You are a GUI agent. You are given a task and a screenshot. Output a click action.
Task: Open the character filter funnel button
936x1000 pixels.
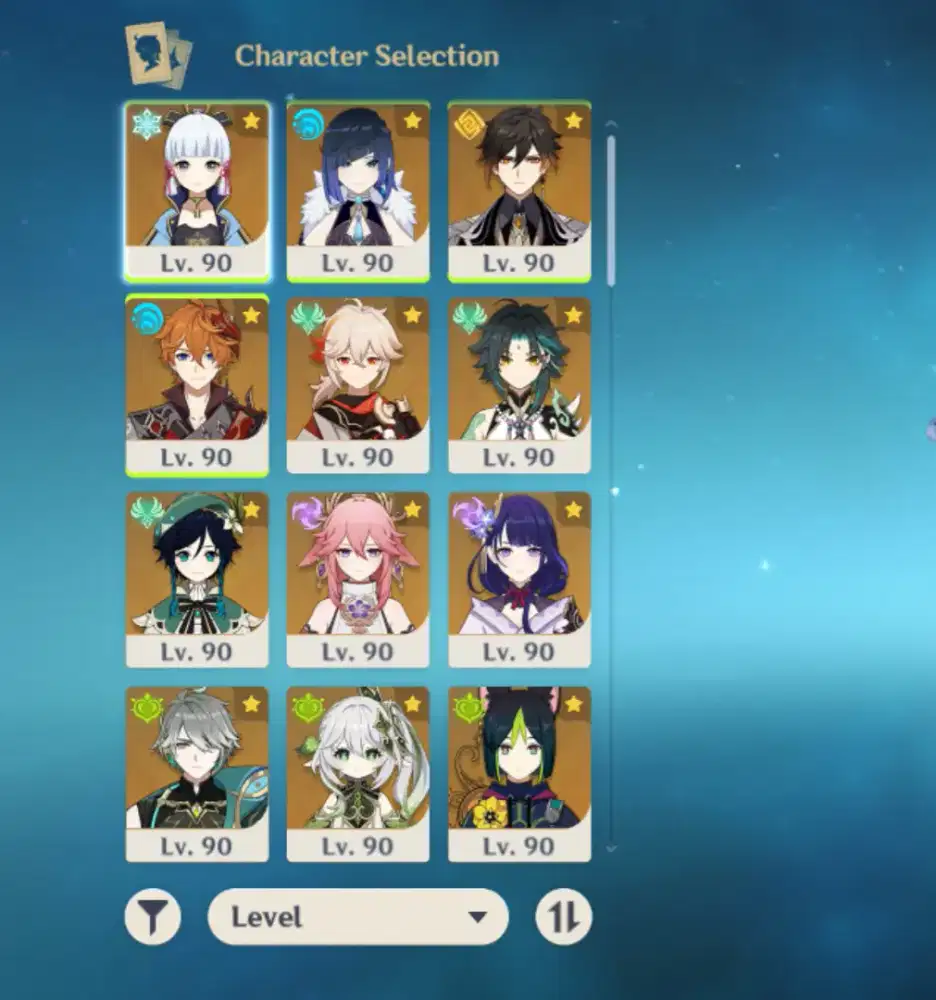(153, 917)
